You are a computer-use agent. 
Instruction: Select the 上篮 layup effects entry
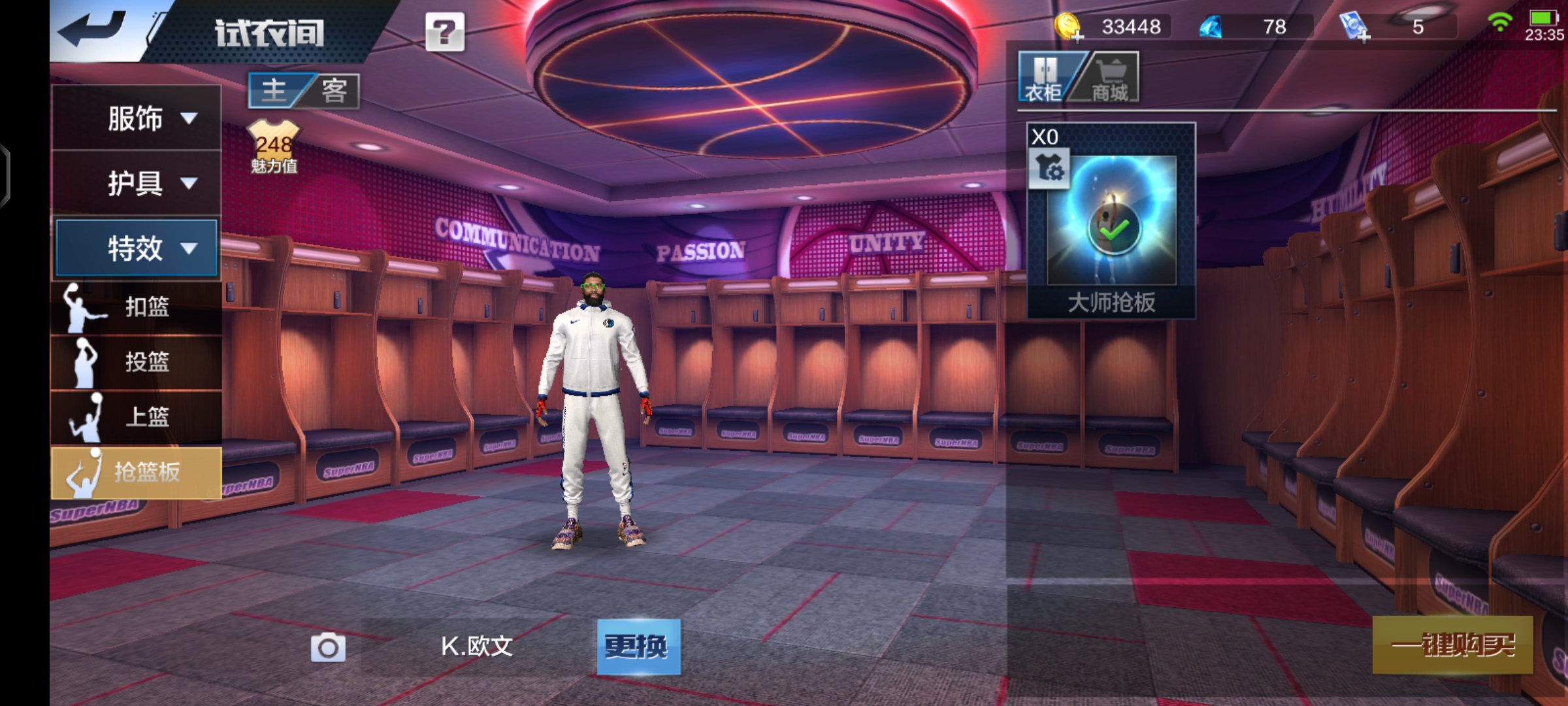click(137, 417)
